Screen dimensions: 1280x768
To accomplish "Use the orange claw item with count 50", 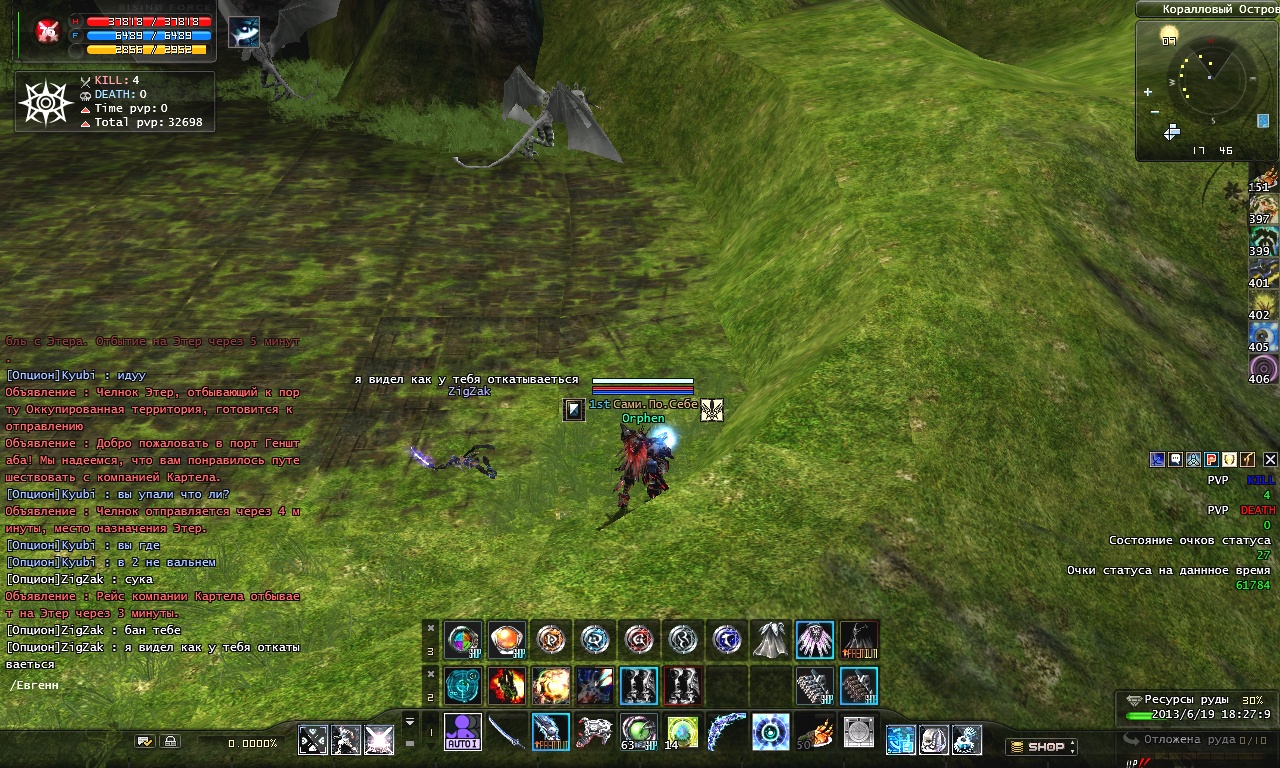I will [x=814, y=731].
